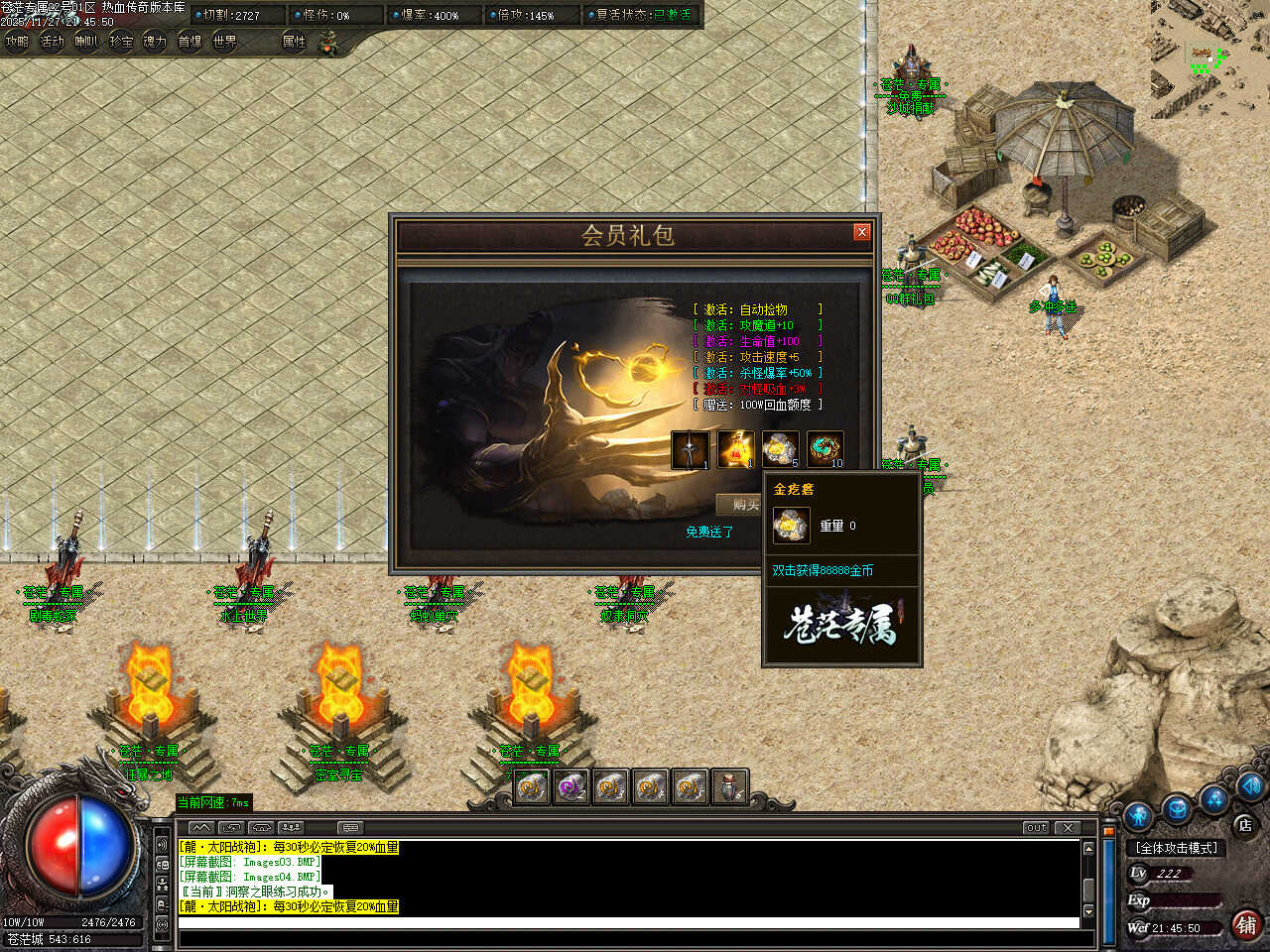1270x952 pixels.
Task: Open the red 铺 store button
Action: click(x=1246, y=924)
